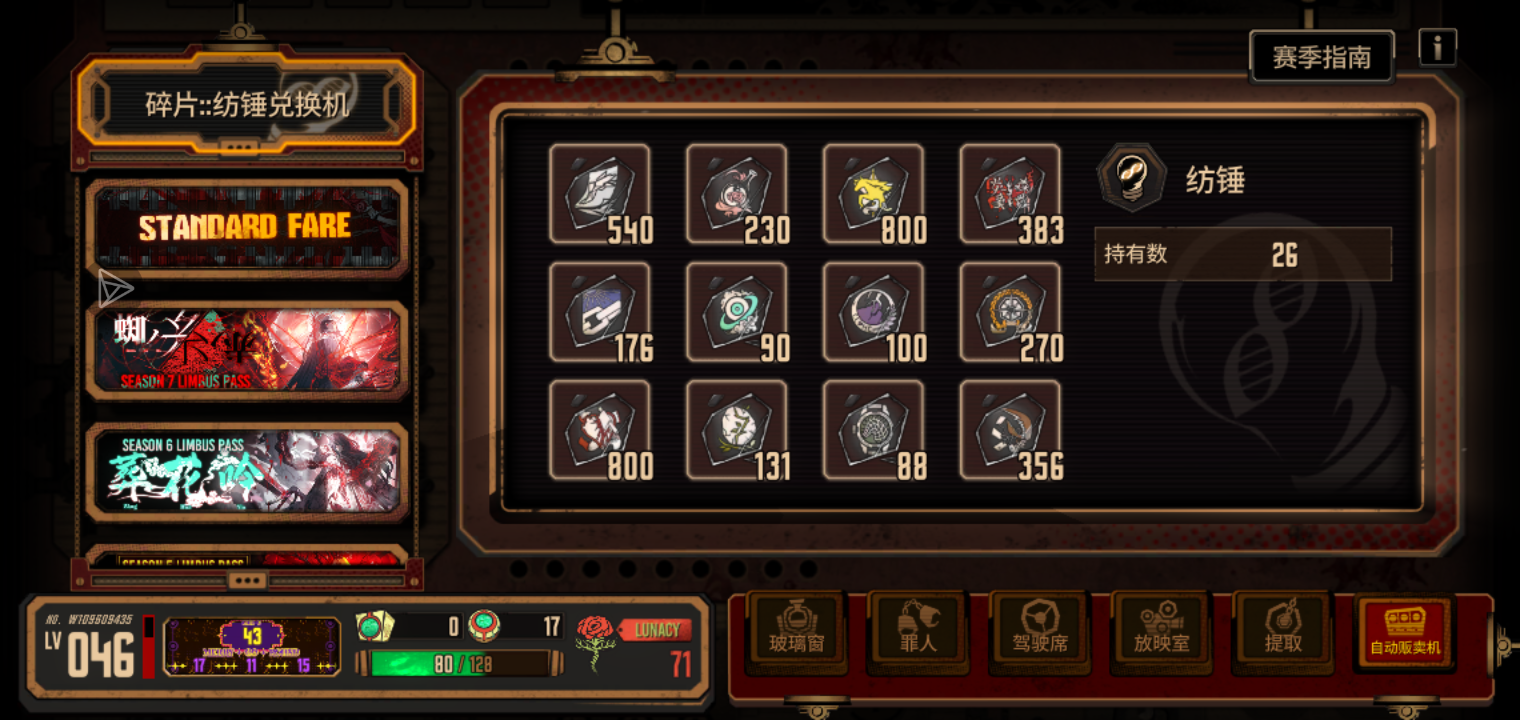Show info via the i button
This screenshot has height=720, width=1520.
point(1437,47)
